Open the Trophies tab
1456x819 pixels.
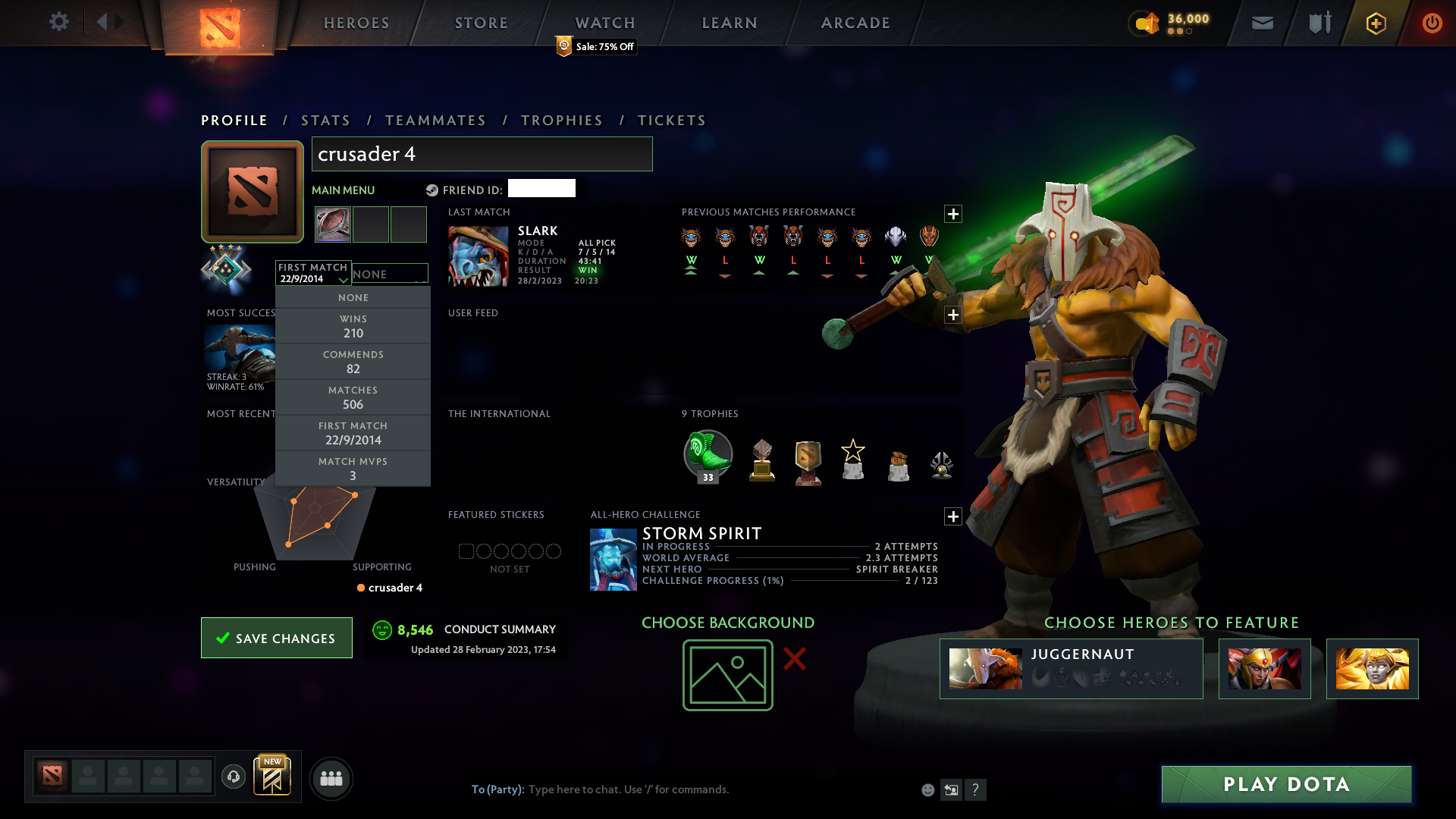pos(561,120)
